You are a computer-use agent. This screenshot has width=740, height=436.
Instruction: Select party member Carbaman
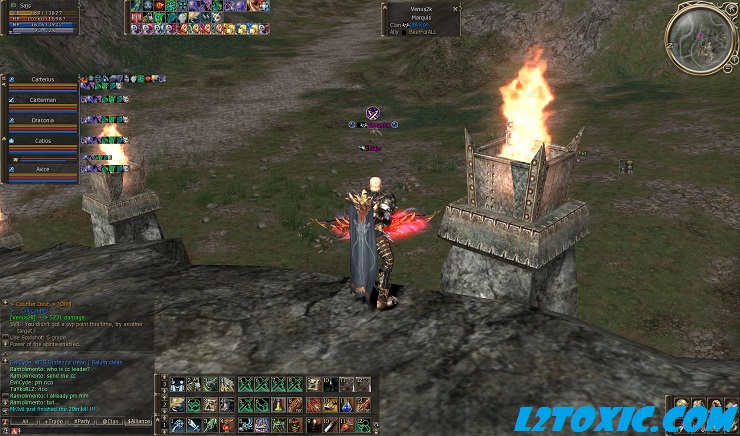tap(42, 100)
